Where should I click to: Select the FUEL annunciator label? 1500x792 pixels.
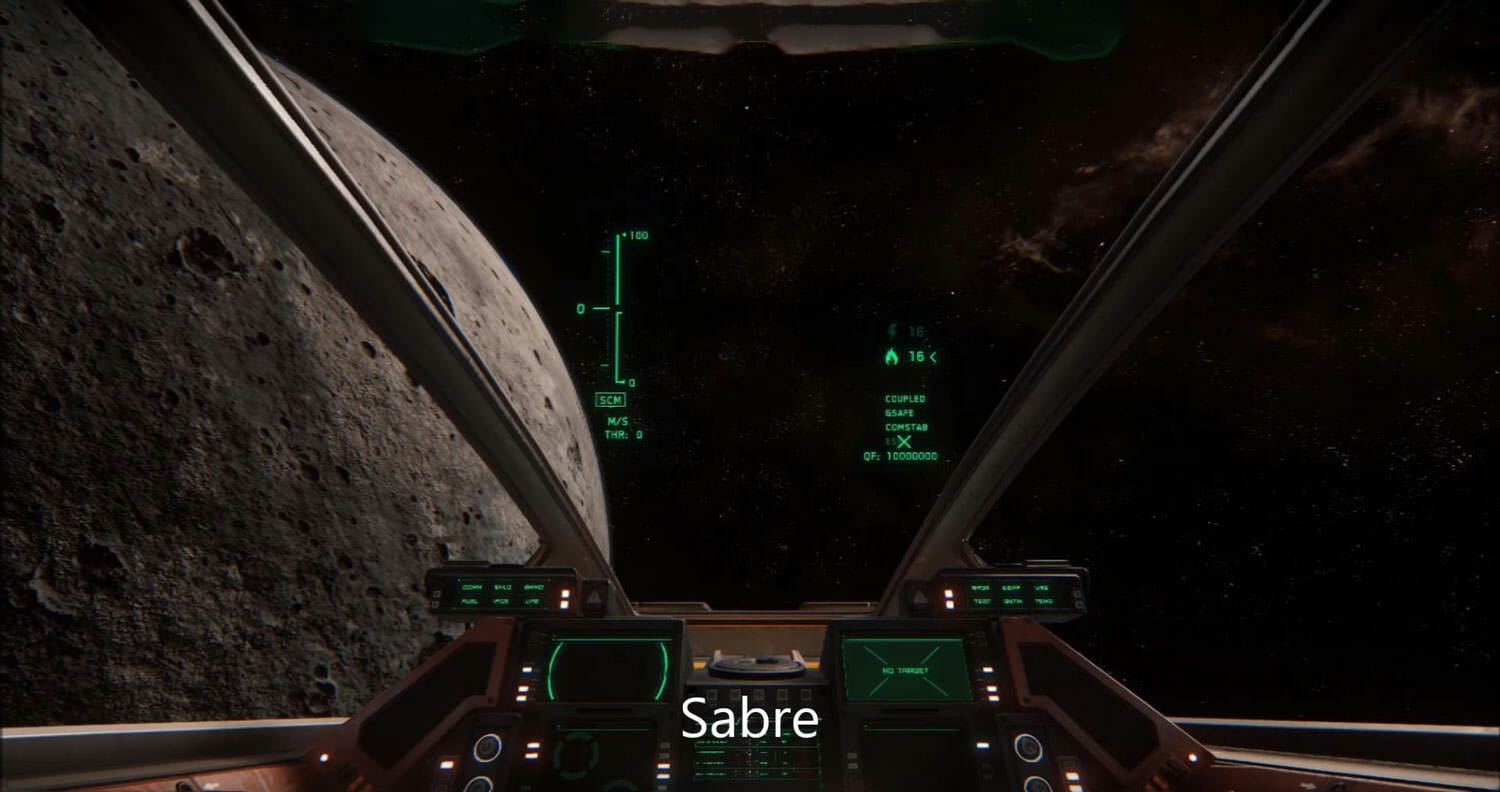tap(470, 602)
